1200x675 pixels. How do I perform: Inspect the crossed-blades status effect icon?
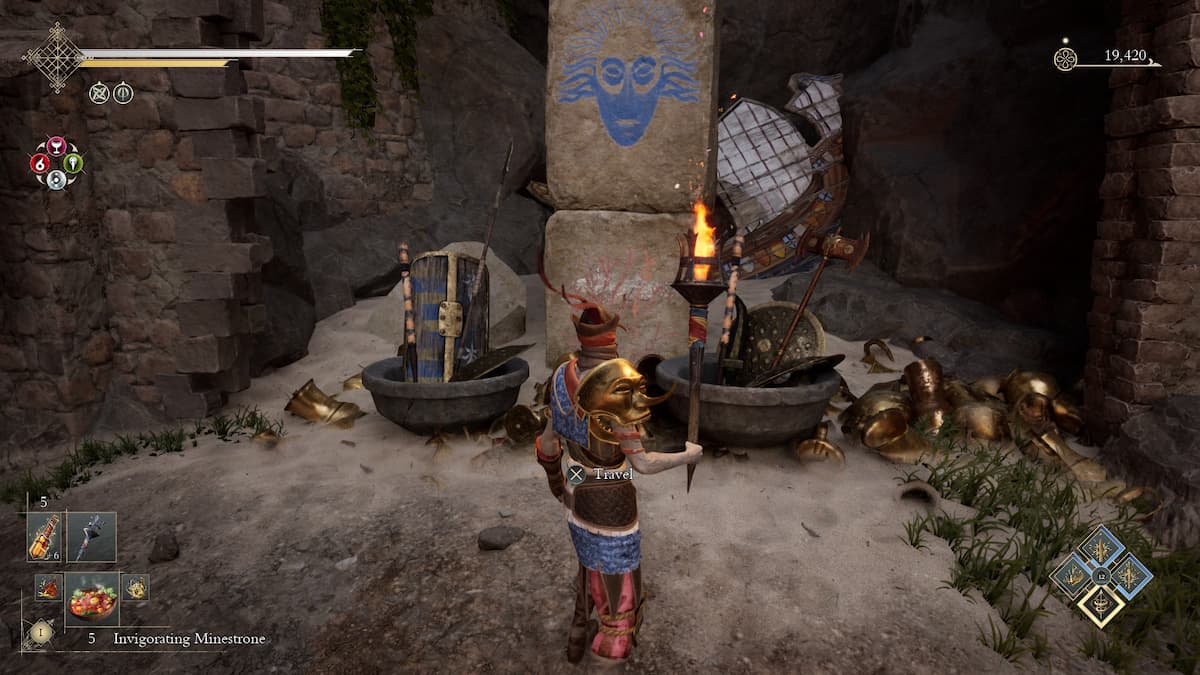pyautogui.click(x=99, y=93)
